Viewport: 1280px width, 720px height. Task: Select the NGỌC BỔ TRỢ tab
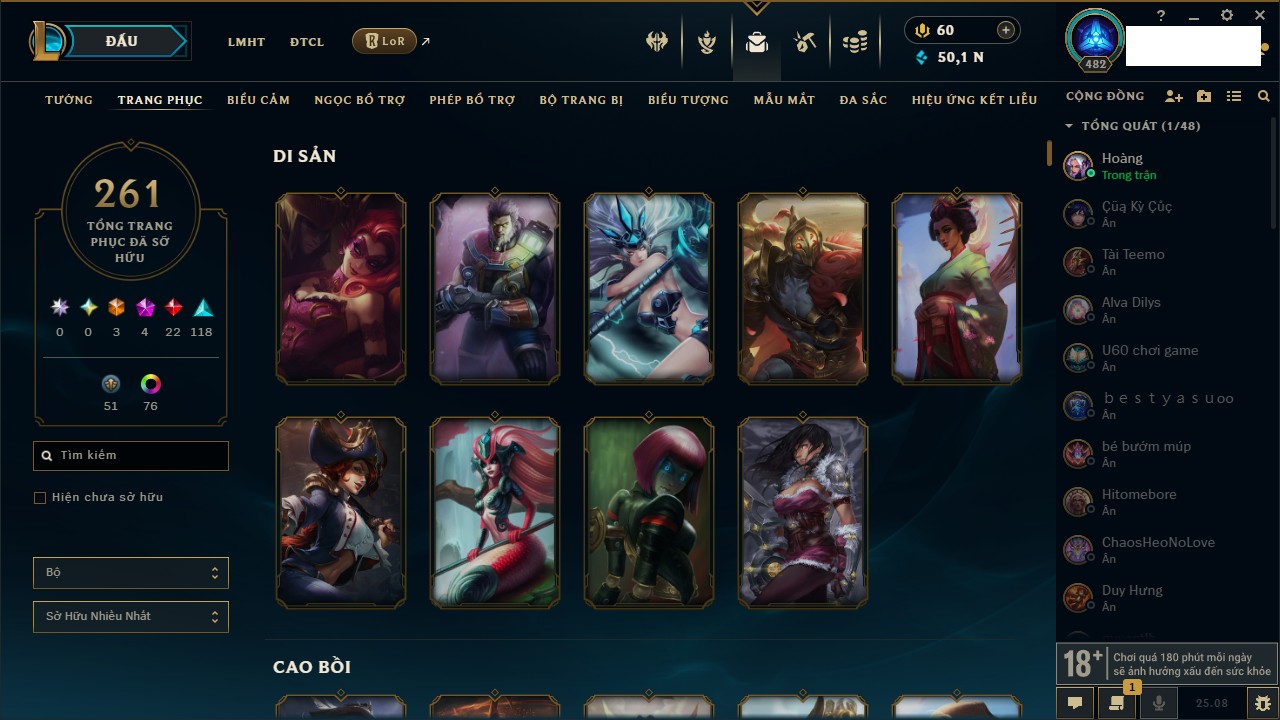point(359,100)
